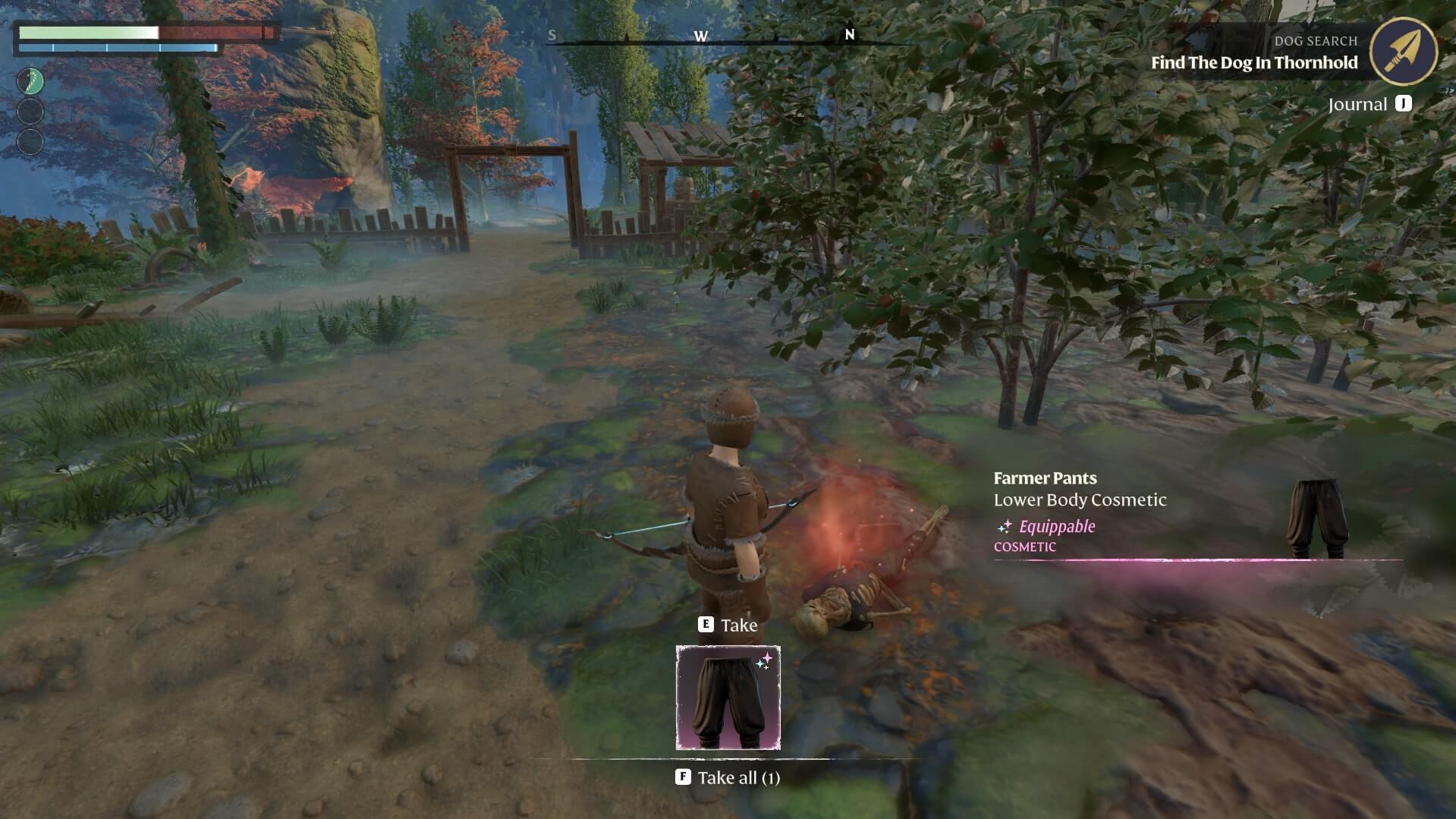Screen dimensions: 1456x819
Task: Click Take all (1) to loot everything
Action: [741, 777]
